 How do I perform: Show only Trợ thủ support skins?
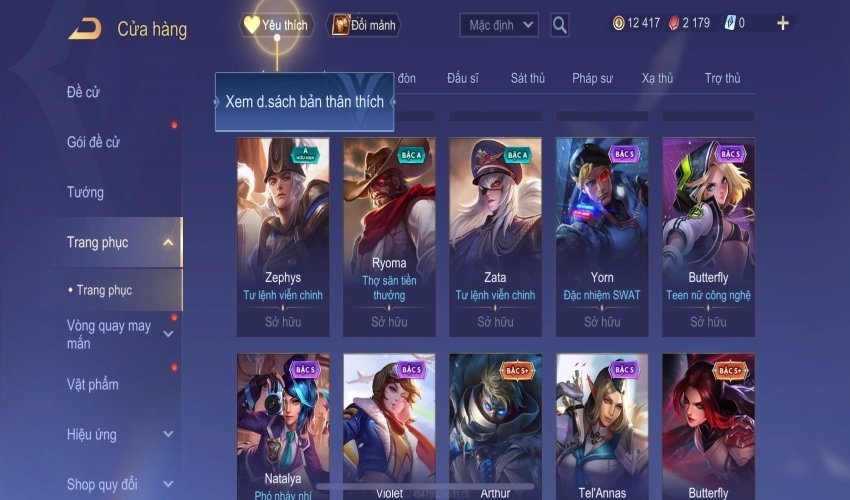click(722, 78)
